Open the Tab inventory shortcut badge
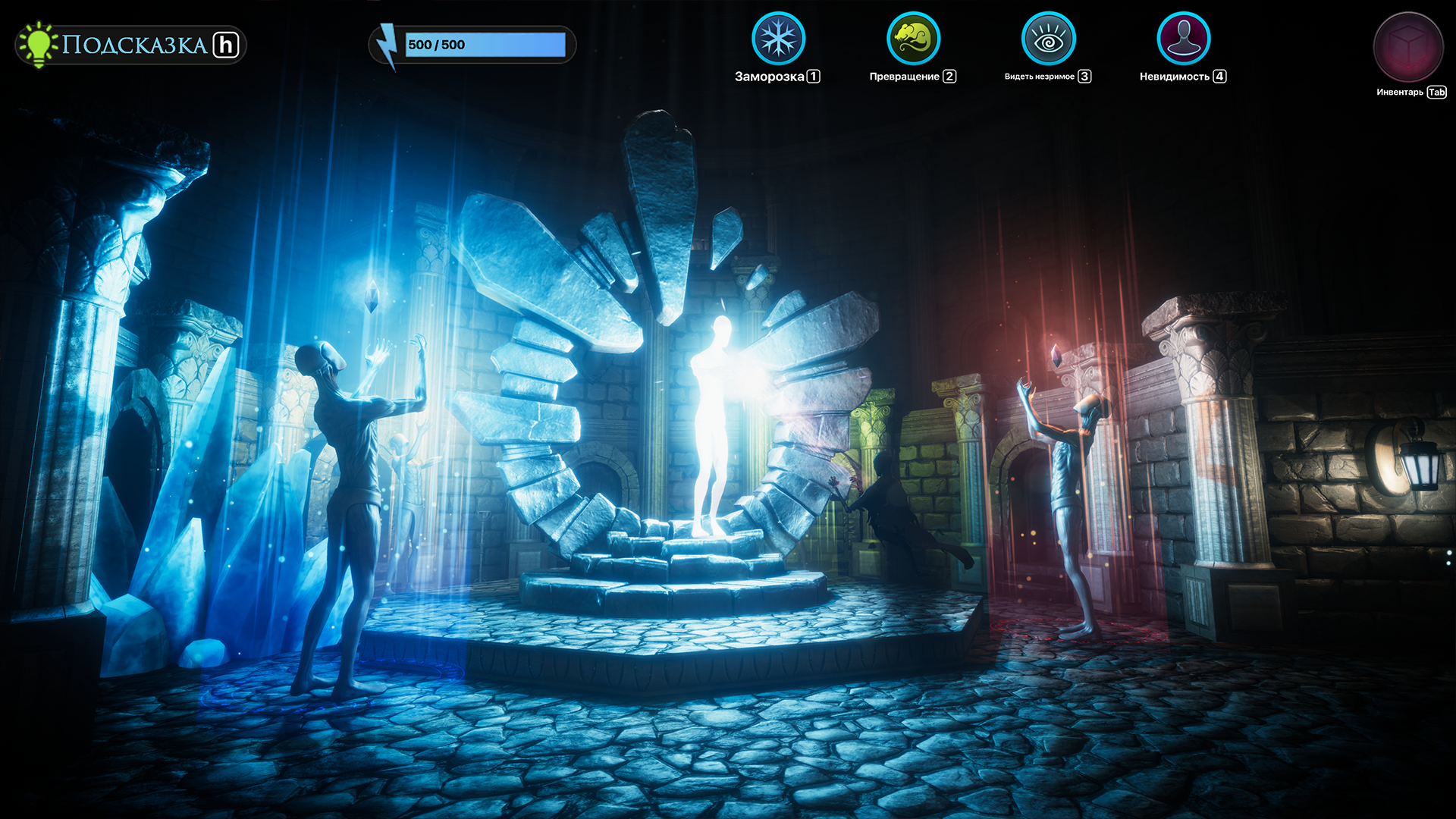 (x=1436, y=93)
